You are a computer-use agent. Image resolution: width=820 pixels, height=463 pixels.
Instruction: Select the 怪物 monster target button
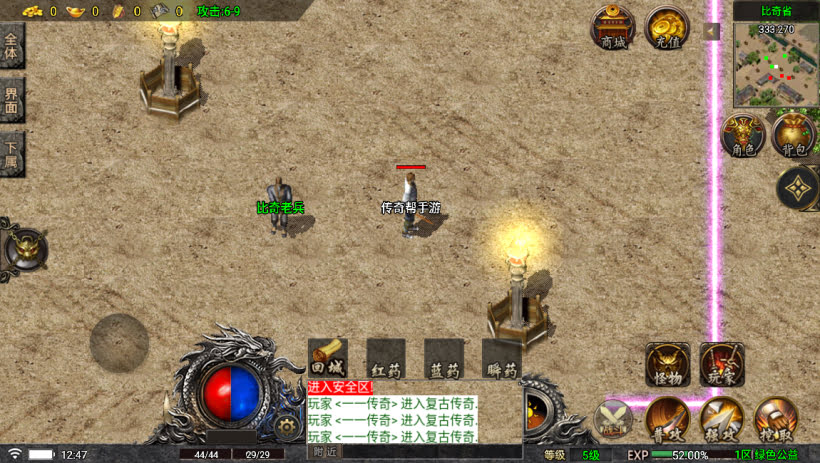[667, 365]
